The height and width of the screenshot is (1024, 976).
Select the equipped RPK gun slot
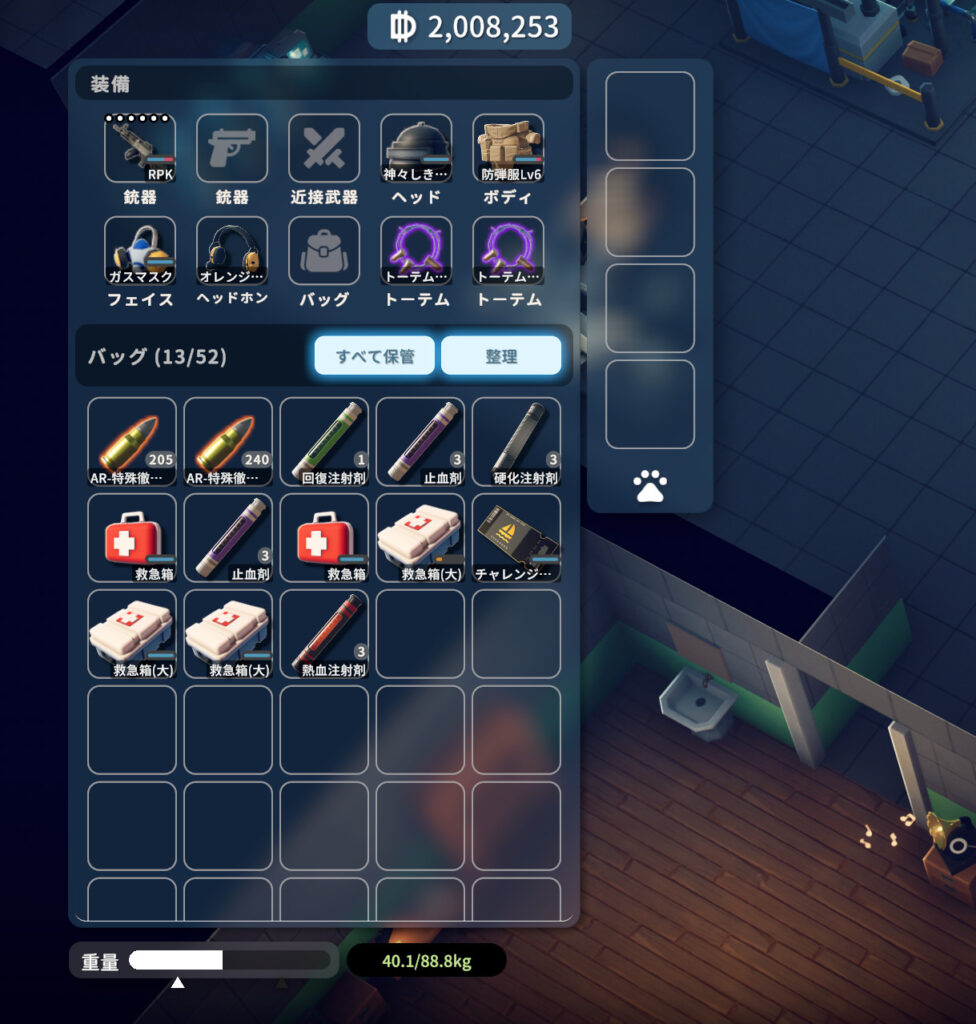(x=140, y=148)
